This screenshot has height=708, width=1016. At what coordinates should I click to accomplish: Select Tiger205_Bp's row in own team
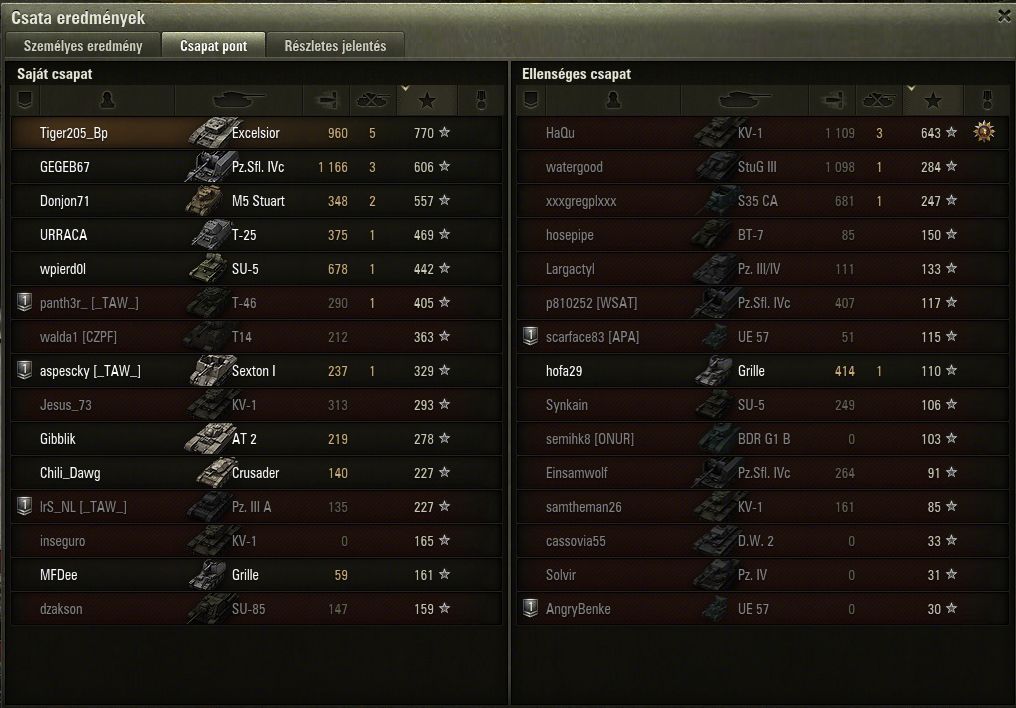pyautogui.click(x=256, y=133)
